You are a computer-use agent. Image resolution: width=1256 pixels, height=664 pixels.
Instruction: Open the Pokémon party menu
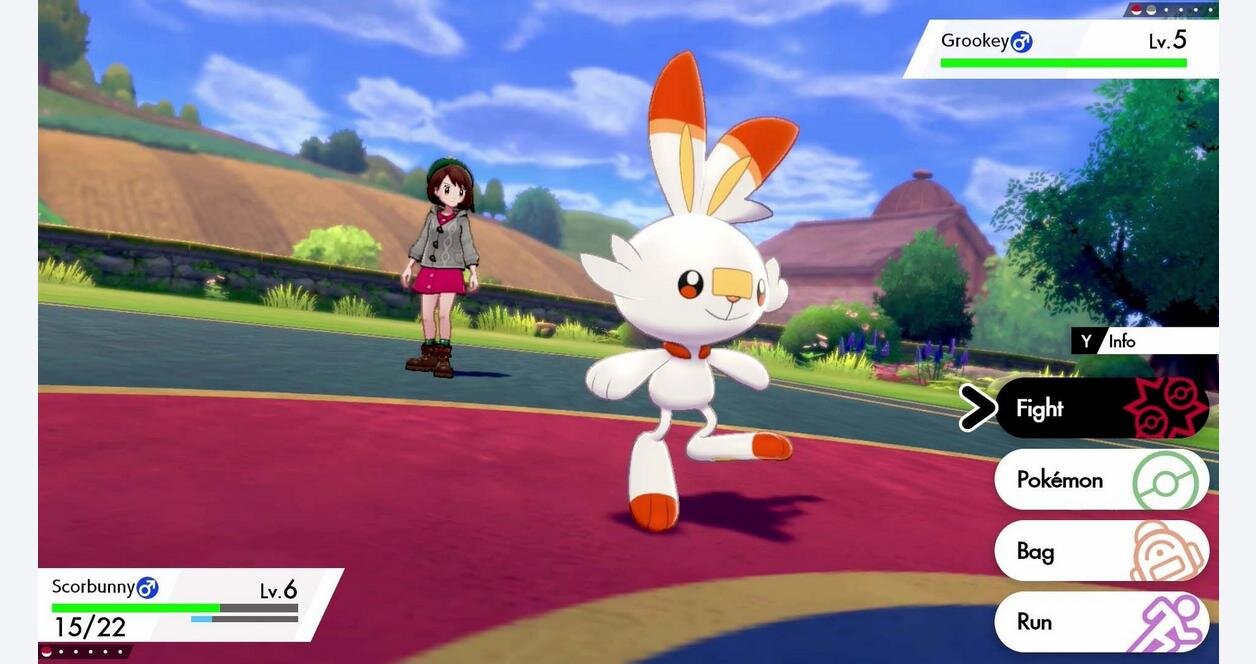click(x=1101, y=480)
